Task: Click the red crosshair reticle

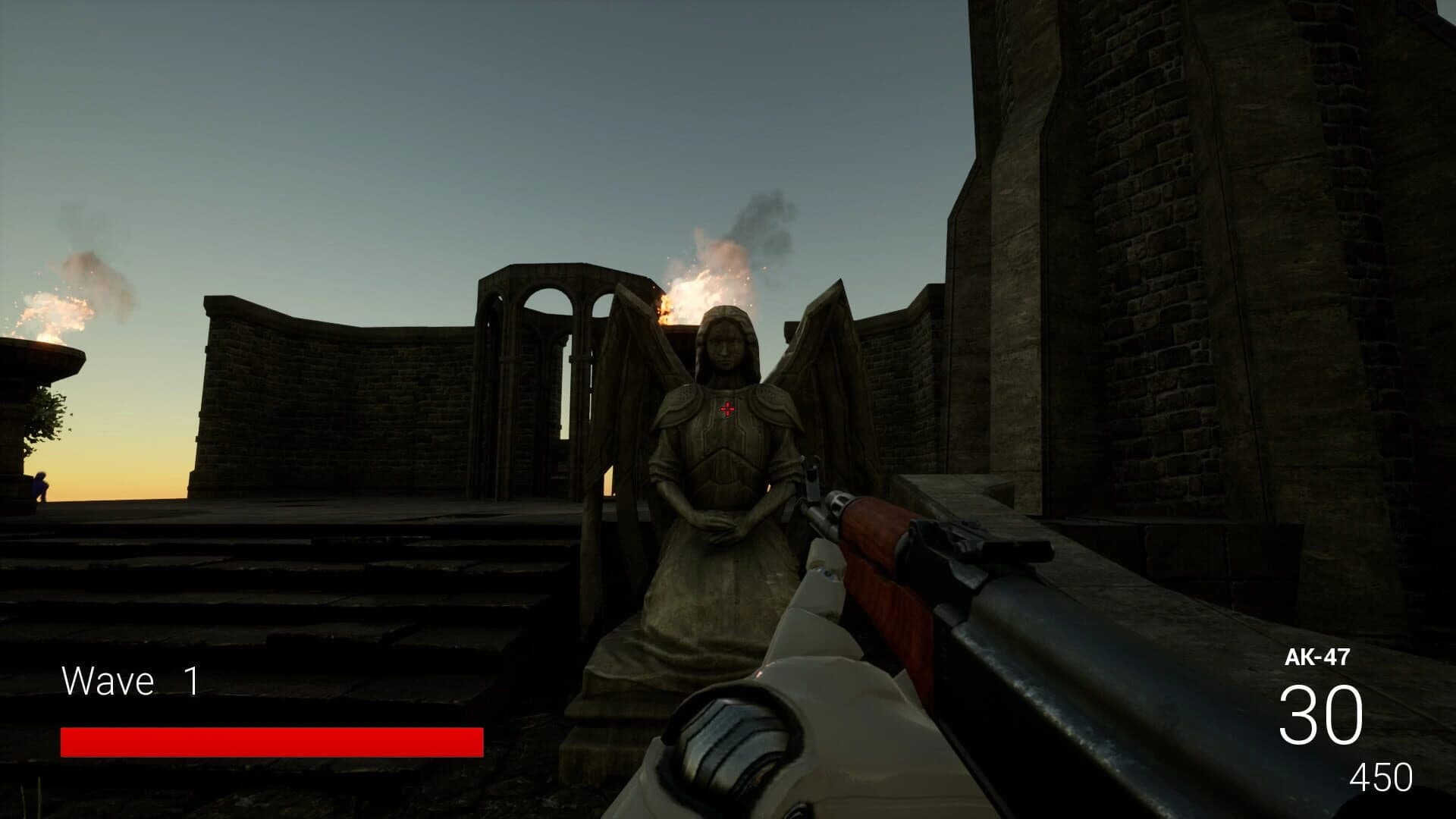Action: coord(727,409)
